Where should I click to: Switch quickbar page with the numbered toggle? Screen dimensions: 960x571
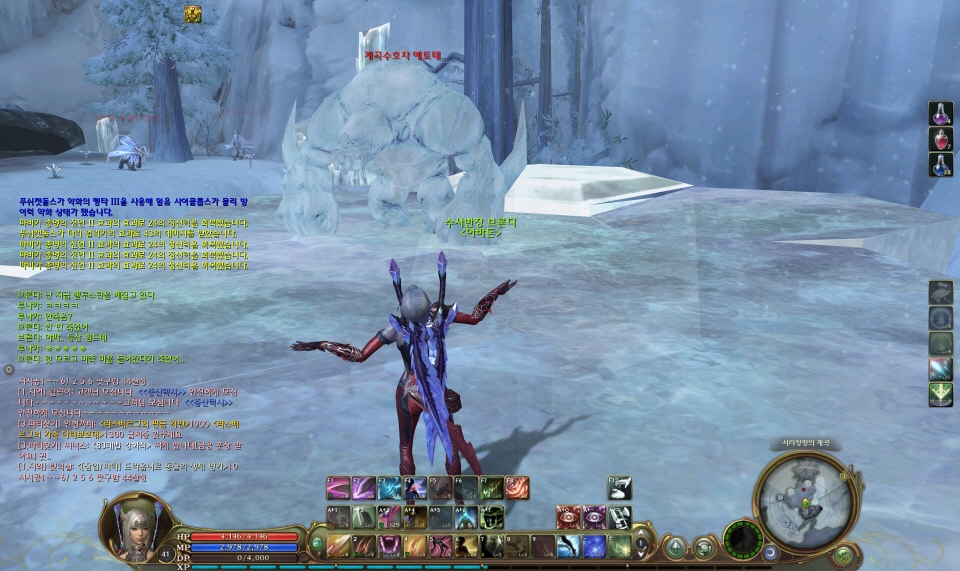642,545
